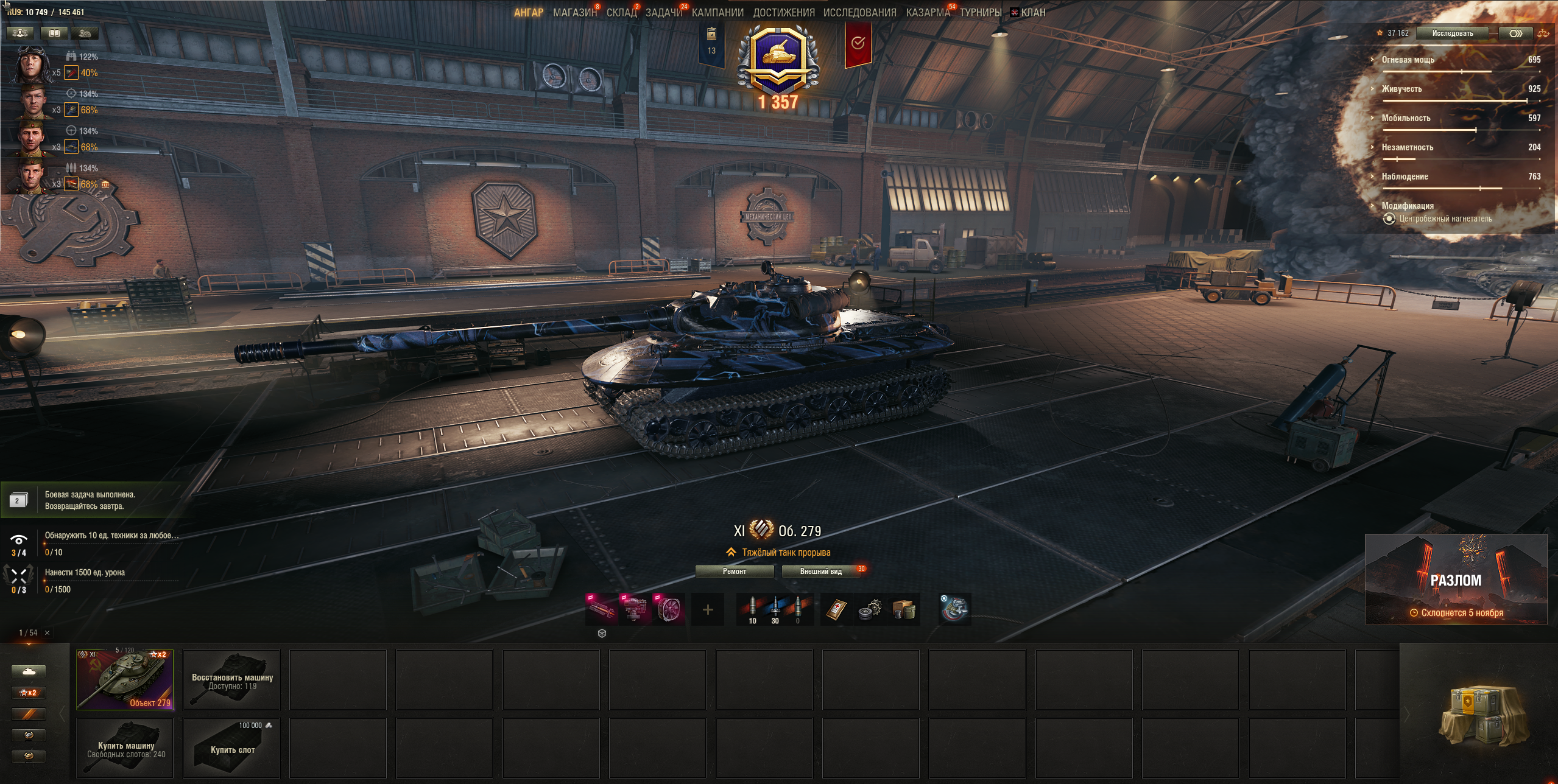
Task: Close the tank carousel filter counter
Action: coord(48,633)
